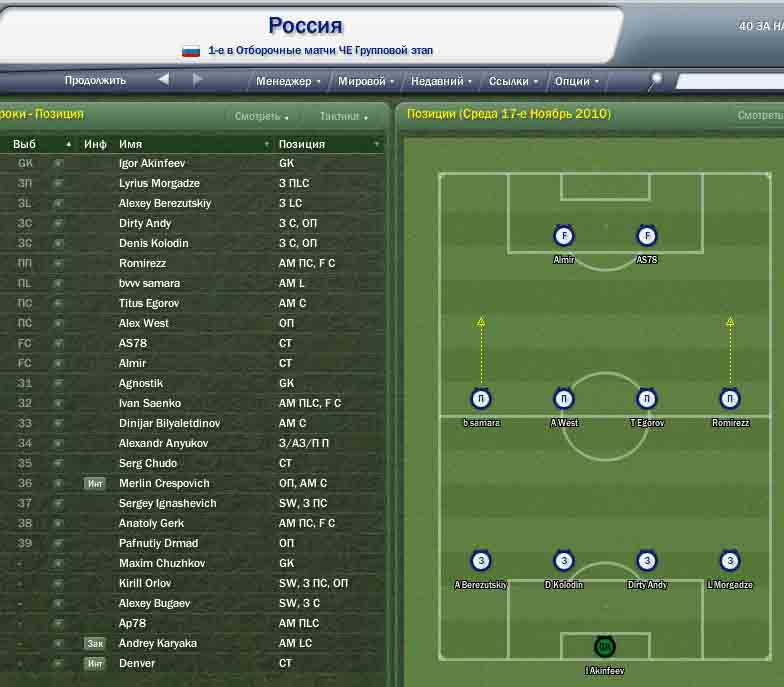This screenshot has height=687, width=784.
Task: Sort the list by Имя column
Action: pyautogui.click(x=190, y=144)
